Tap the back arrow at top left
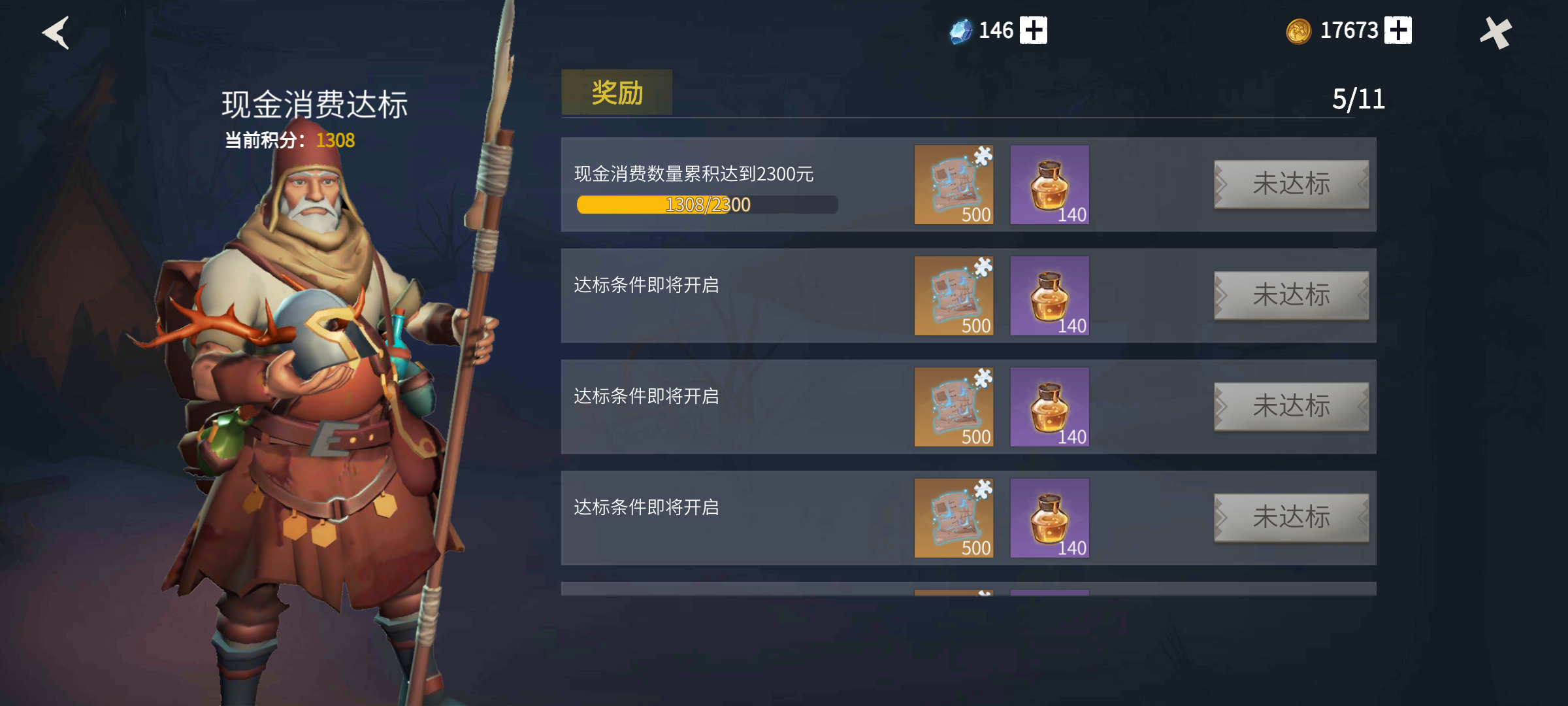 (x=56, y=33)
